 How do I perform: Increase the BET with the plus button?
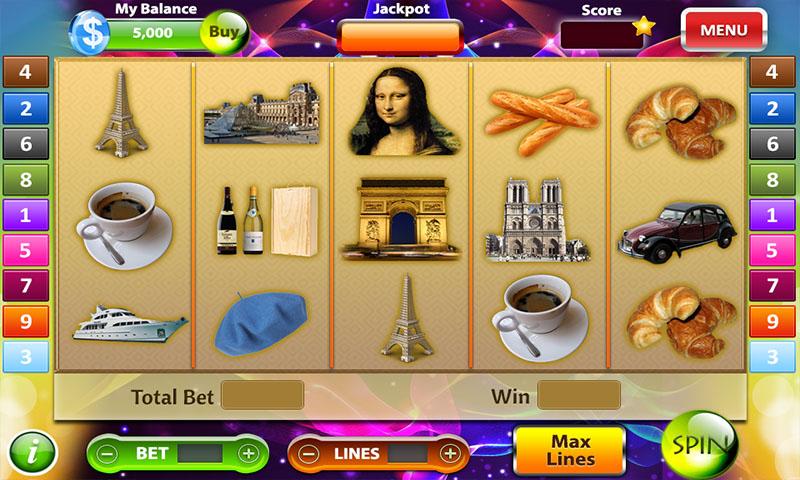click(x=249, y=454)
